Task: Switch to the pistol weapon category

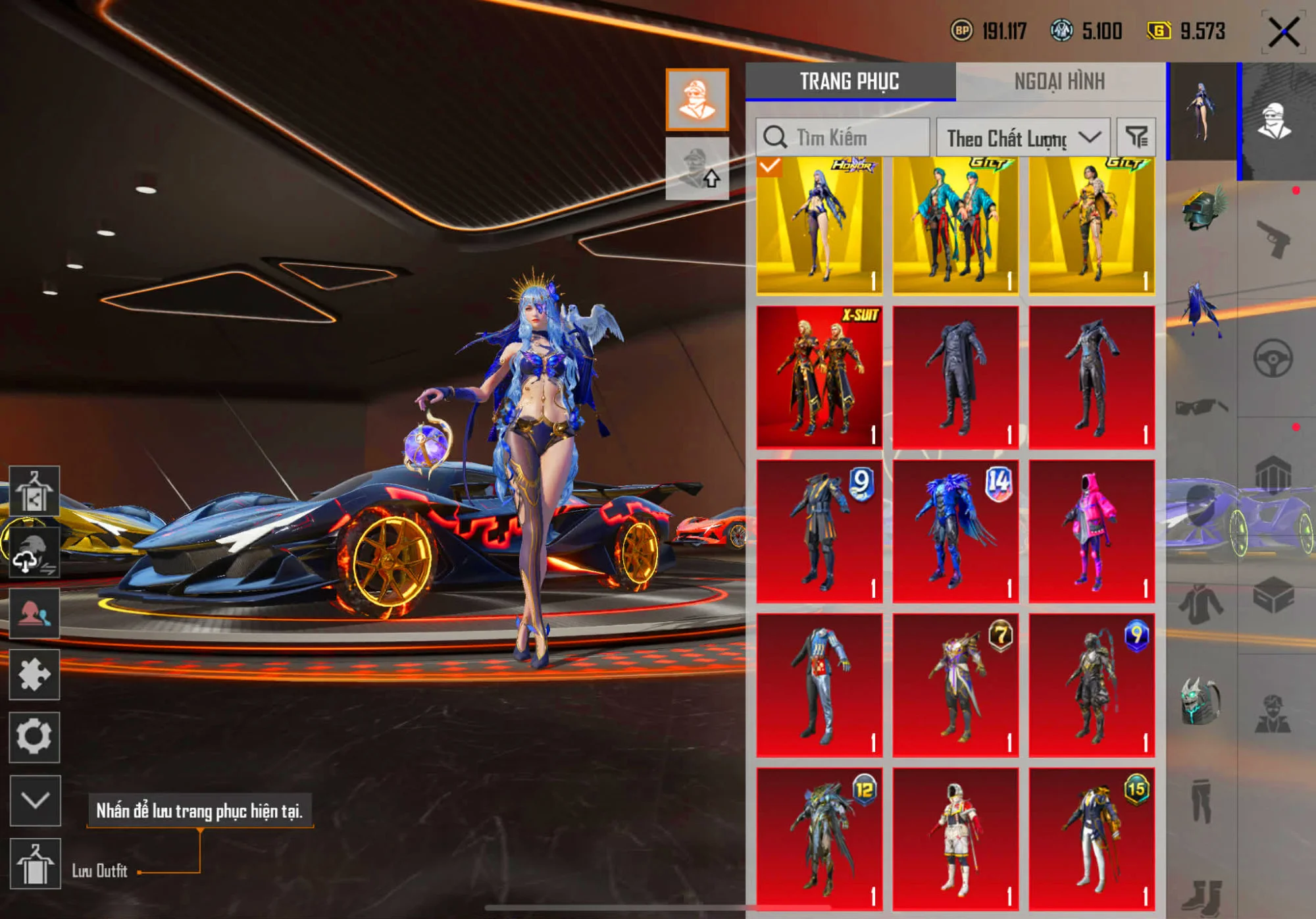Action: (1273, 238)
